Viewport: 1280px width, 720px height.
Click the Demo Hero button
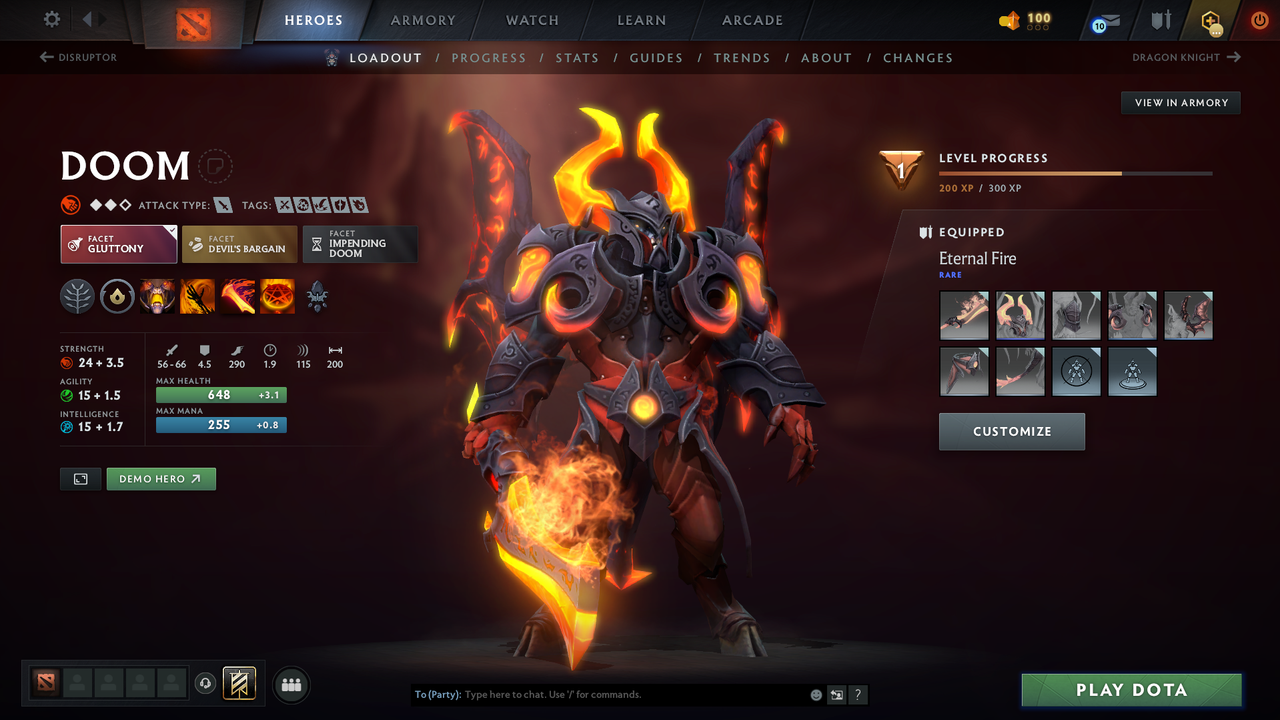[160, 479]
